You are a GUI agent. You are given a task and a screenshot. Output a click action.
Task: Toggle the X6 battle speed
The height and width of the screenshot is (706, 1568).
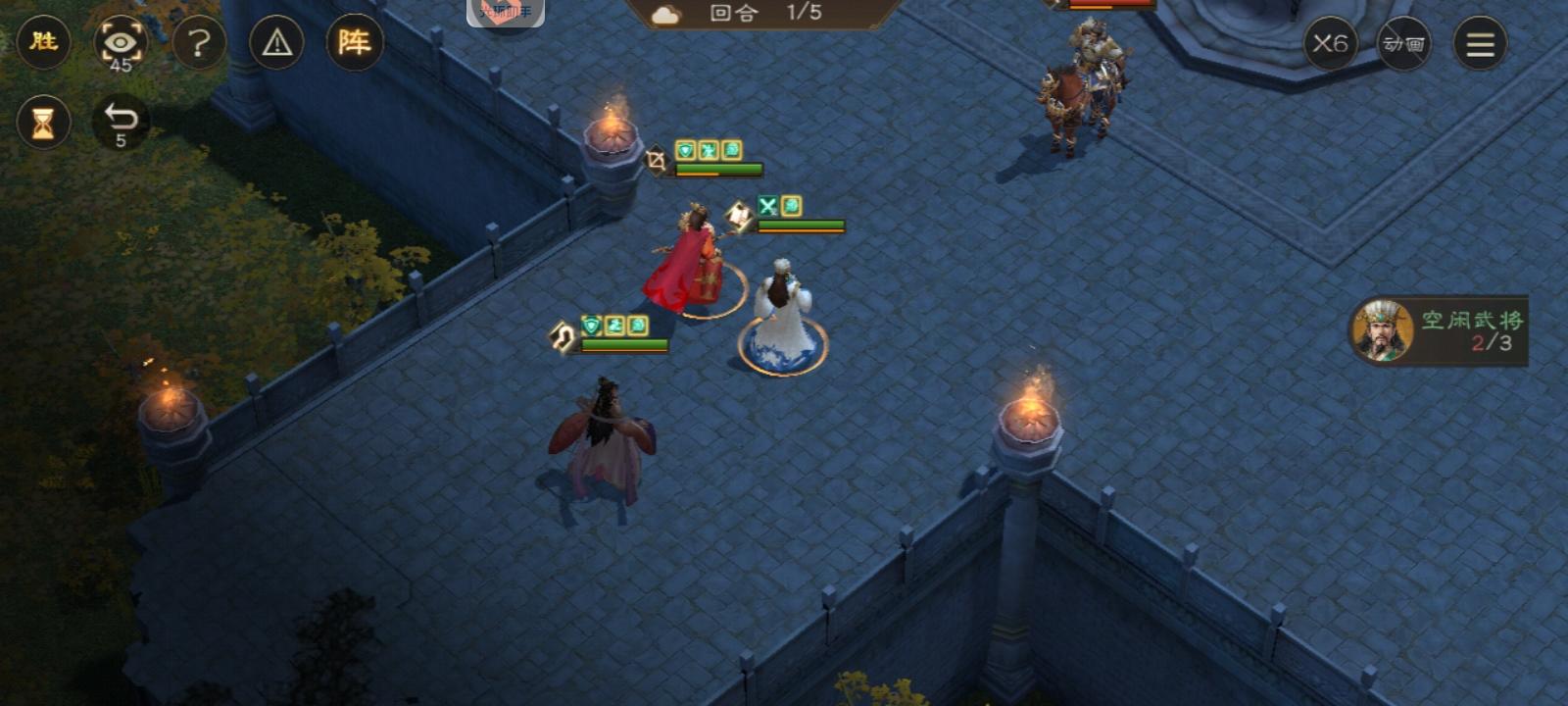1332,43
